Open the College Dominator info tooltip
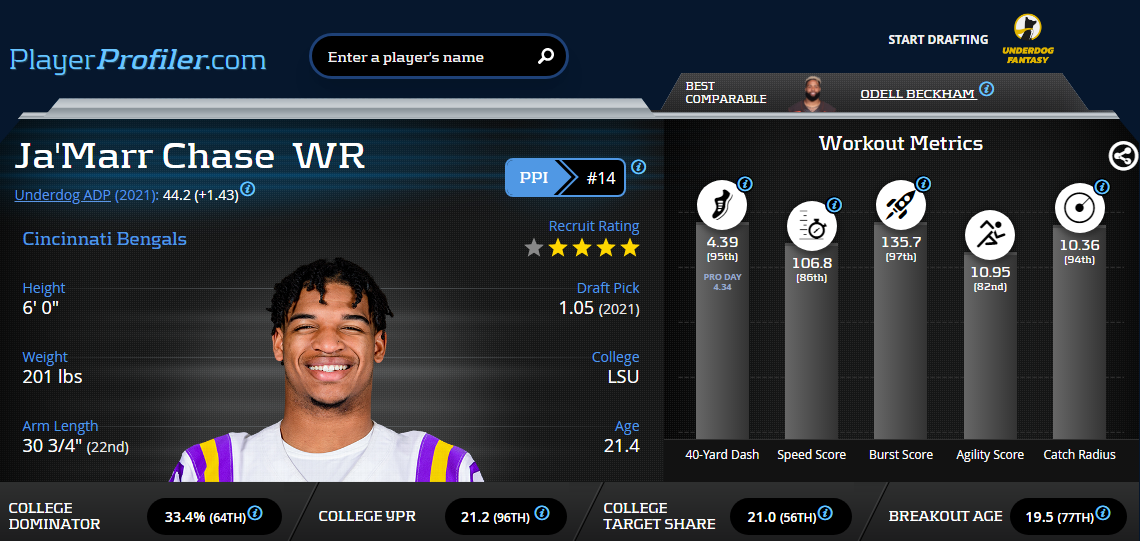The image size is (1140, 541). (255, 513)
